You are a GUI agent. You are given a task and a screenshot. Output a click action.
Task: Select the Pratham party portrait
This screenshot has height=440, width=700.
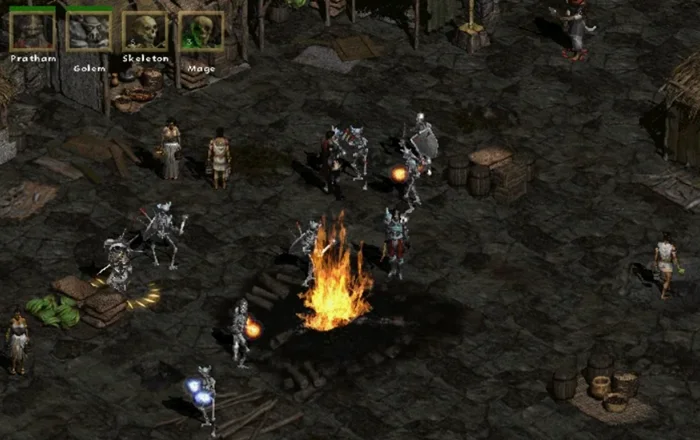(x=32, y=31)
